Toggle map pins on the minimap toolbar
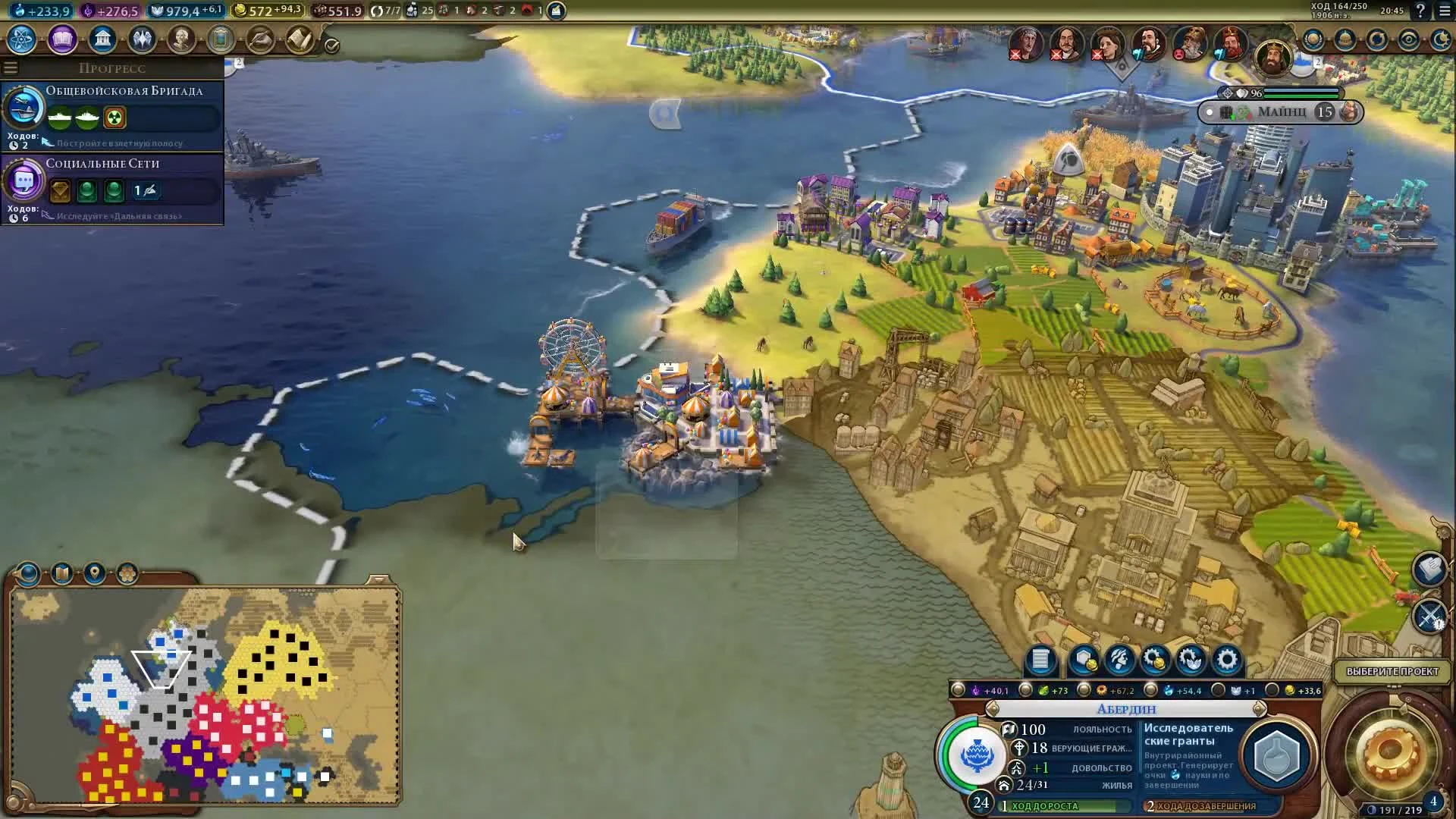The height and width of the screenshot is (819, 1456). click(93, 574)
